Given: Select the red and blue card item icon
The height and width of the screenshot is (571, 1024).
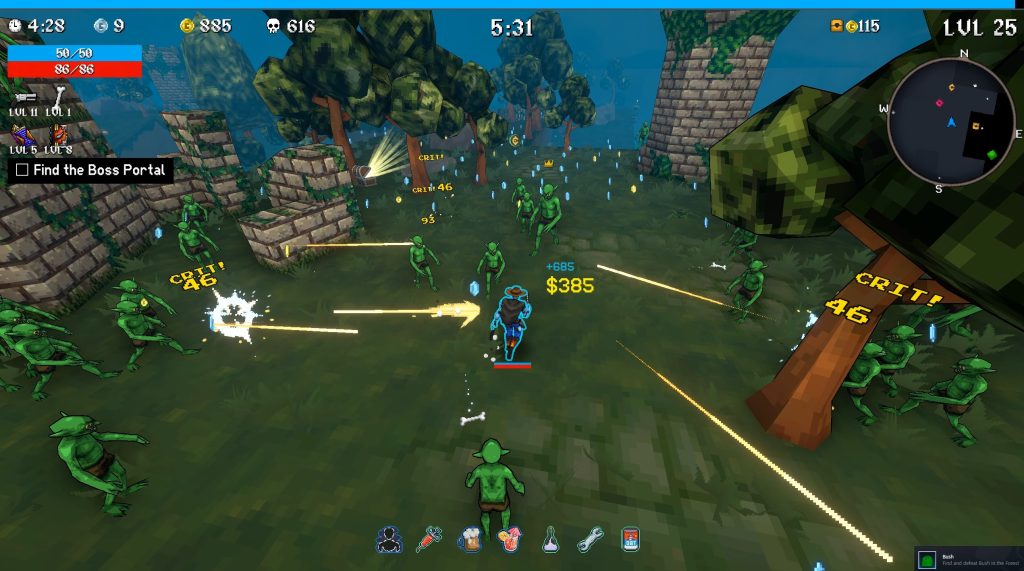Looking at the screenshot, I should [630, 540].
